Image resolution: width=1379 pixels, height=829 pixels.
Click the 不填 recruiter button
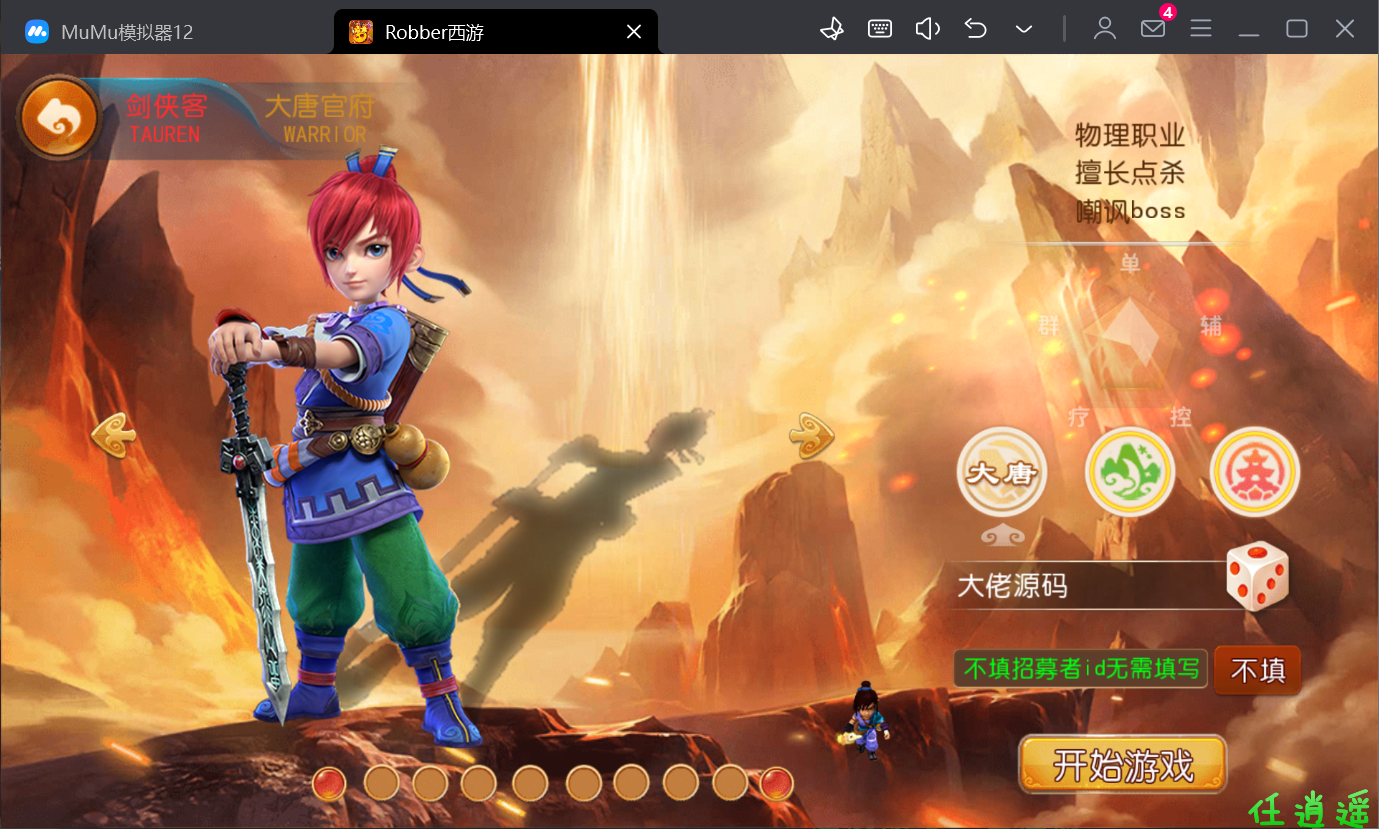pyautogui.click(x=1257, y=670)
